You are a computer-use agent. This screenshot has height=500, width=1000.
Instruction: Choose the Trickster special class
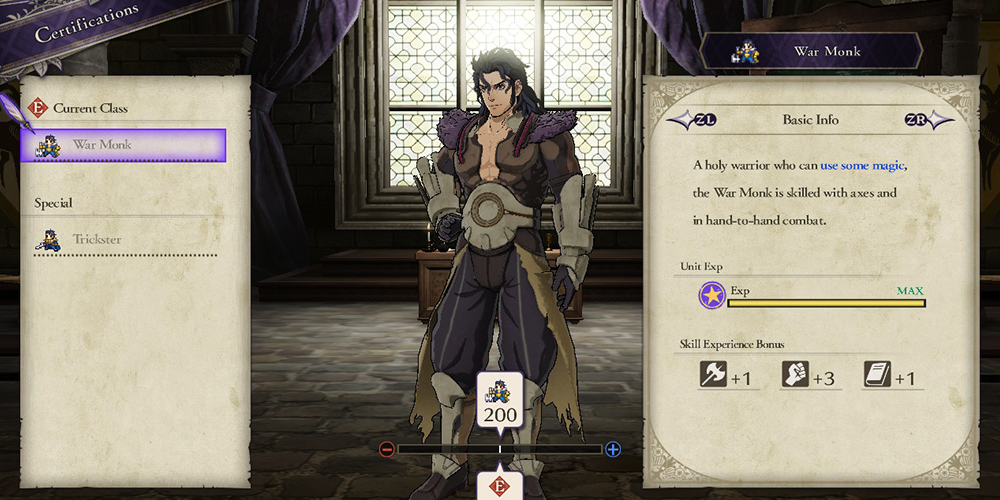pyautogui.click(x=123, y=240)
